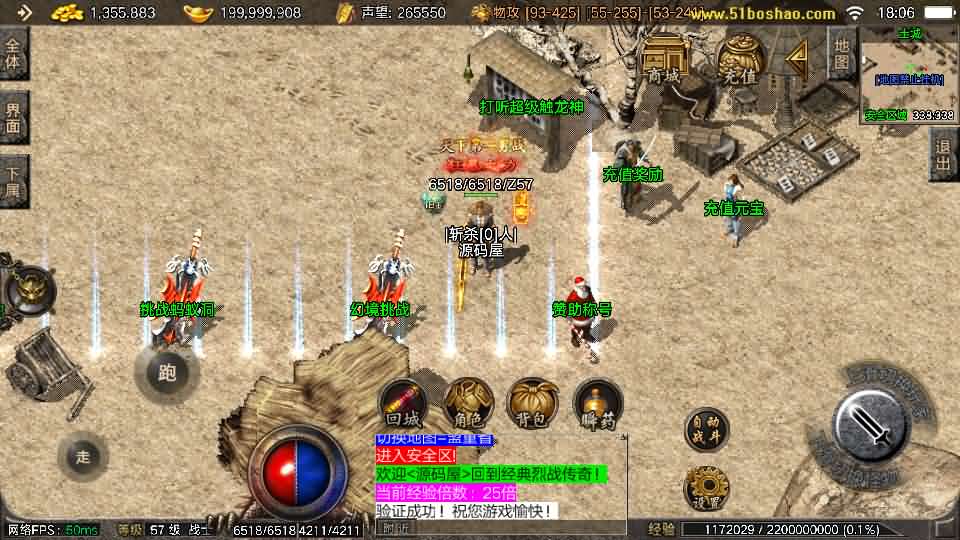Use the 回城 return-to-town scroll

point(403,405)
